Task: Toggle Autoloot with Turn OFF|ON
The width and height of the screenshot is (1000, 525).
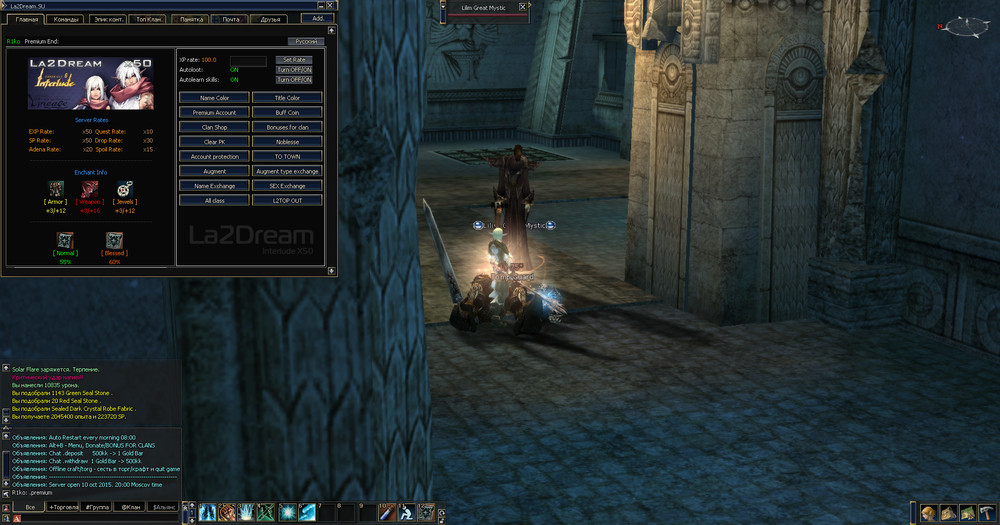Action: tap(294, 70)
